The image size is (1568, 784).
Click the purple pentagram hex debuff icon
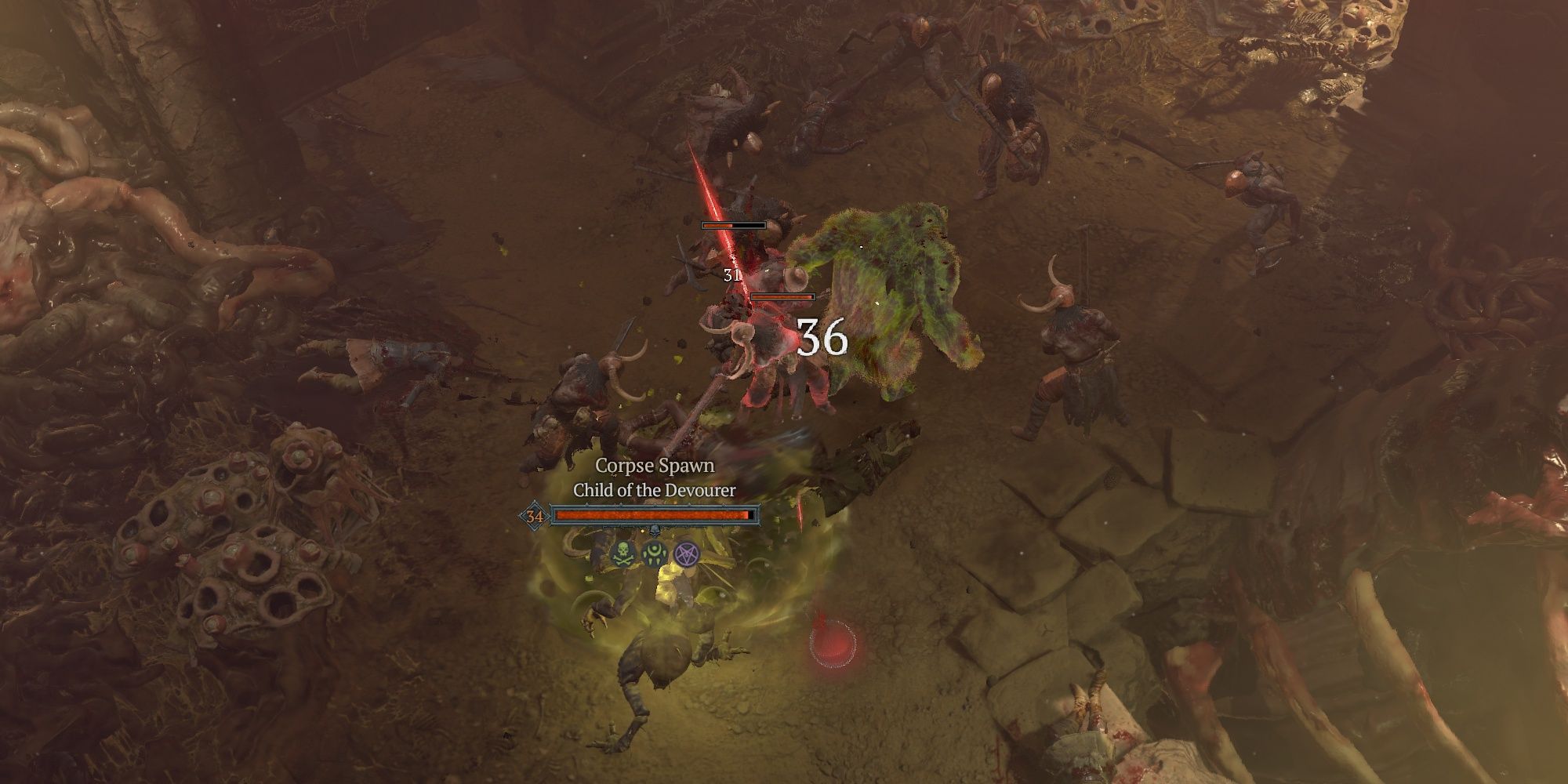coord(686,554)
